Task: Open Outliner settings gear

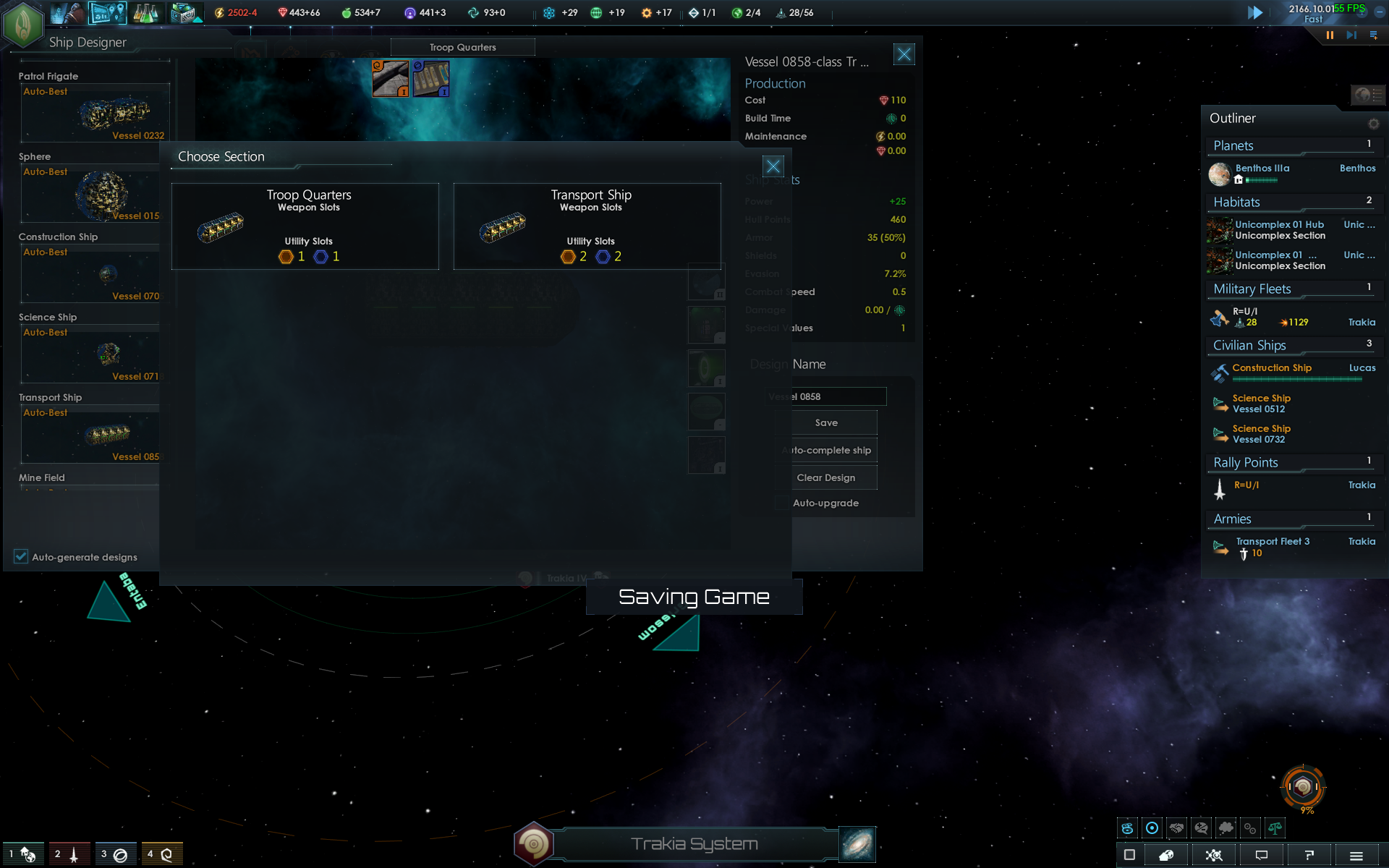Action: tap(1373, 124)
